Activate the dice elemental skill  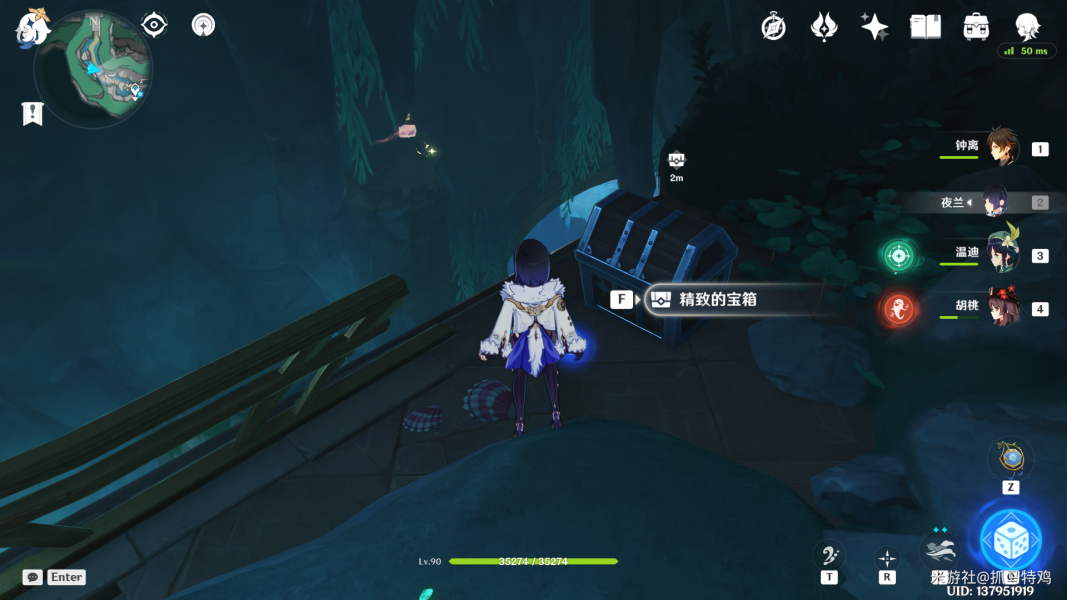[x=1010, y=541]
